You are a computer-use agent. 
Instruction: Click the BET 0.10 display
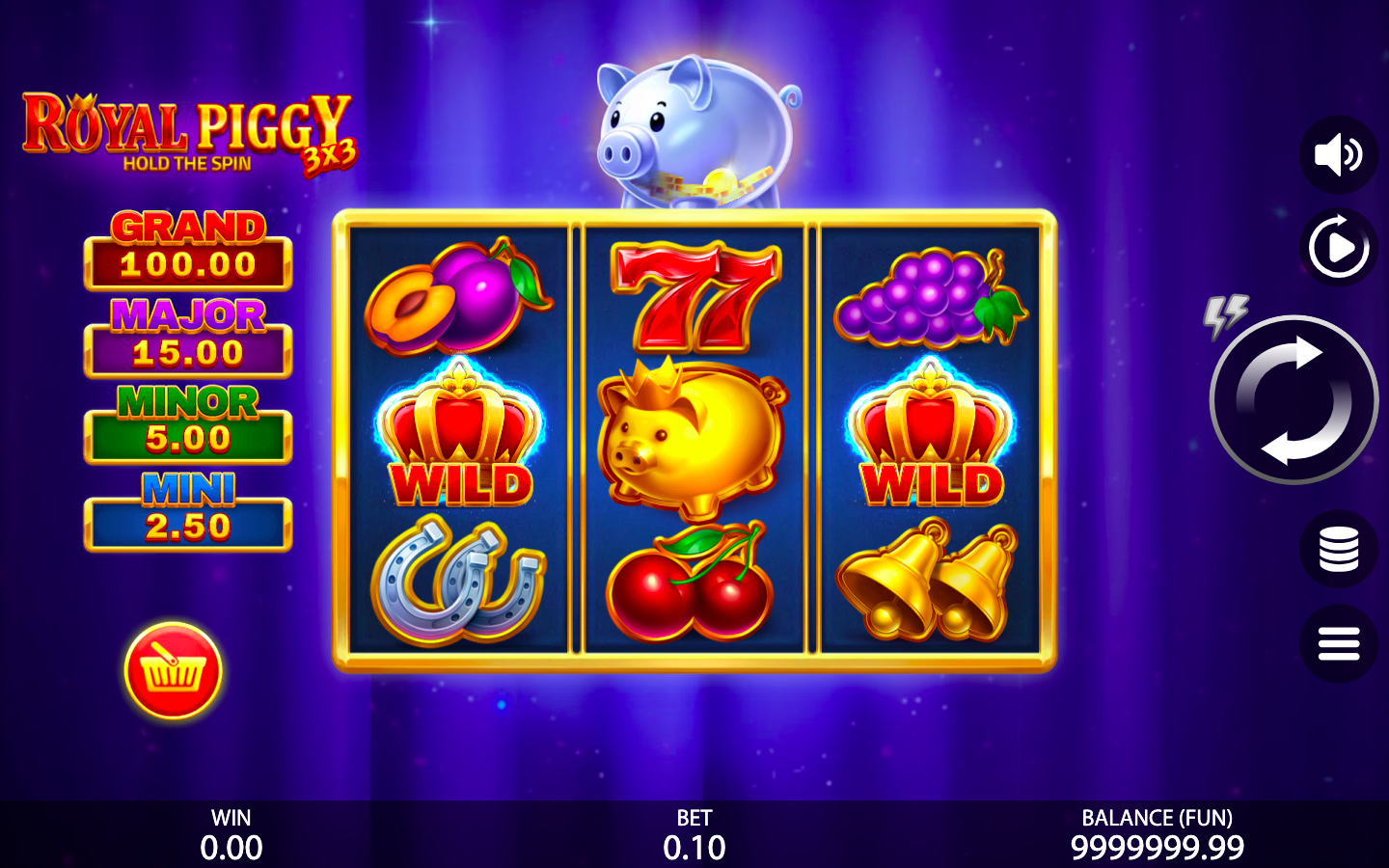click(694, 834)
